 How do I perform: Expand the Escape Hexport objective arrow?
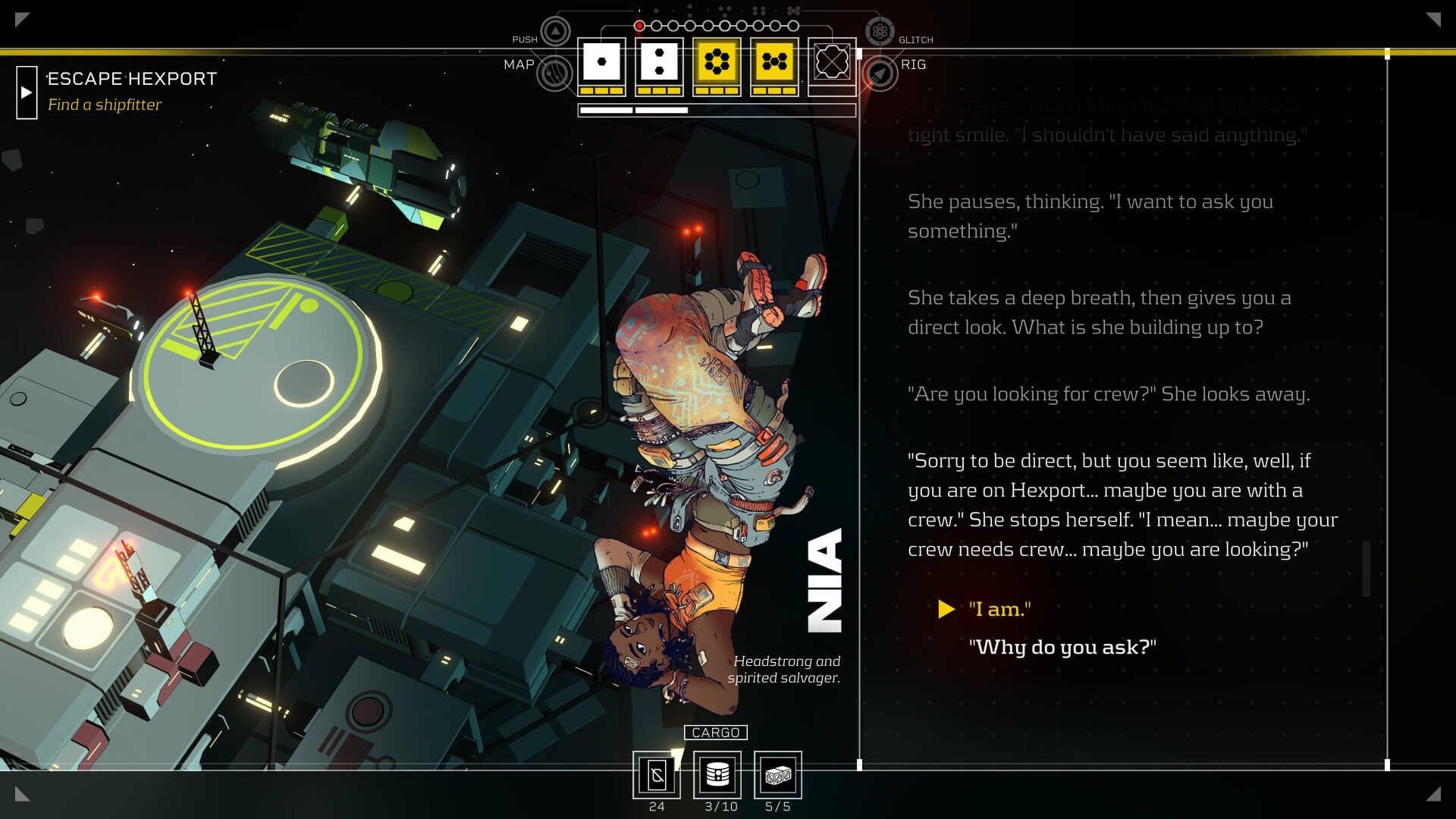(x=27, y=93)
